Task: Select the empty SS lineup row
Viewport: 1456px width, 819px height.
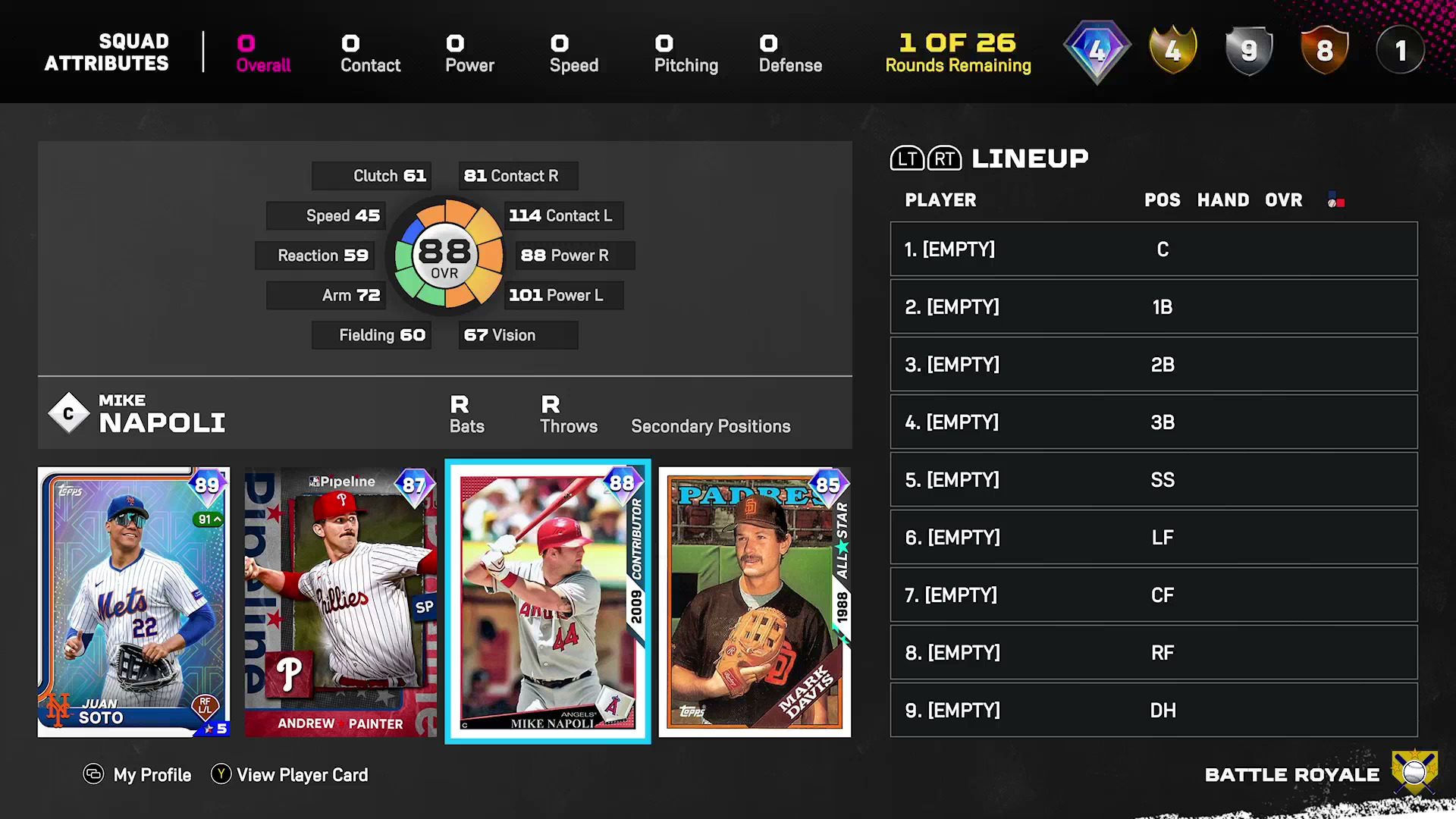Action: point(1153,480)
